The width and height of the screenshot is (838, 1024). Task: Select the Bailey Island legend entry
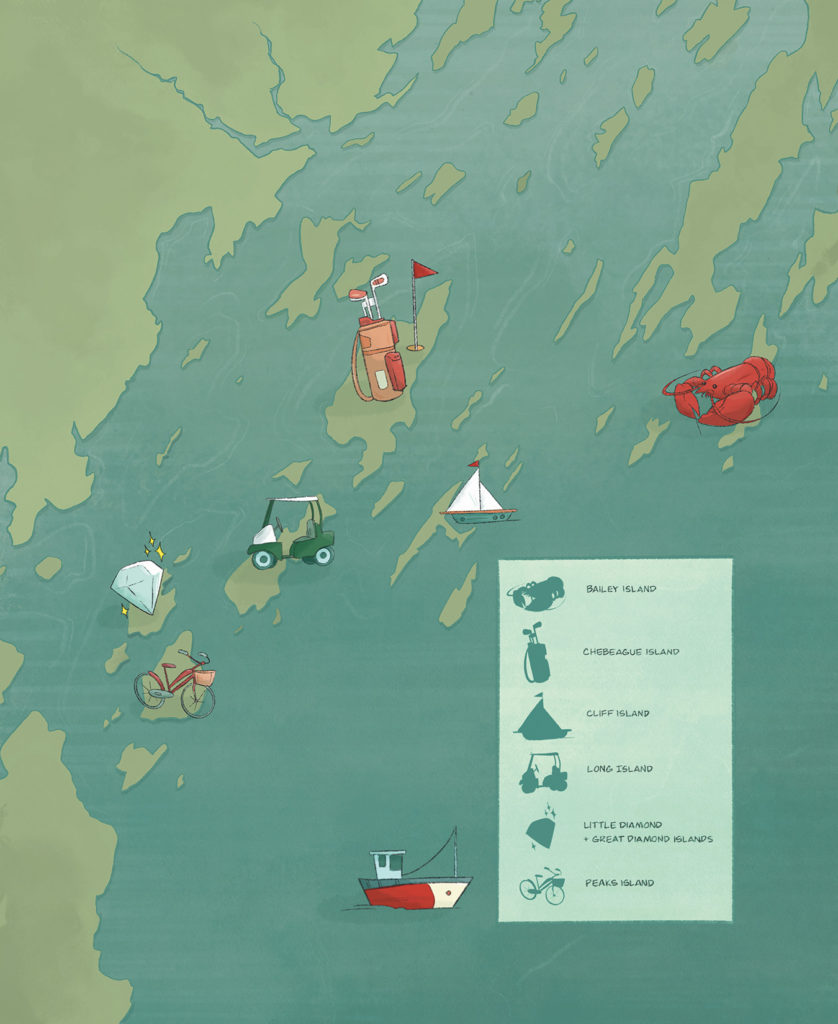620,589
